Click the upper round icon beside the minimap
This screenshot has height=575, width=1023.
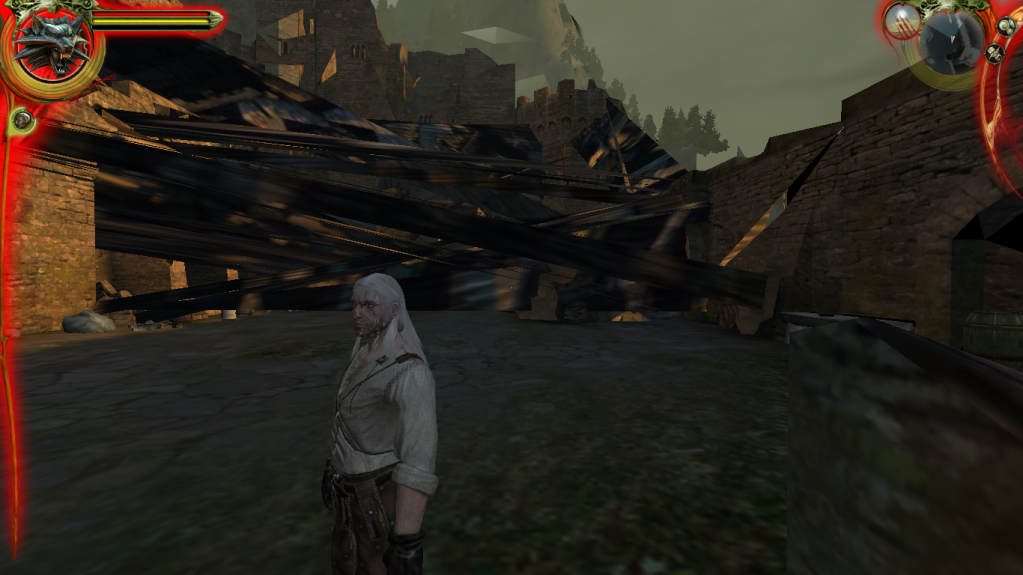click(x=1006, y=27)
